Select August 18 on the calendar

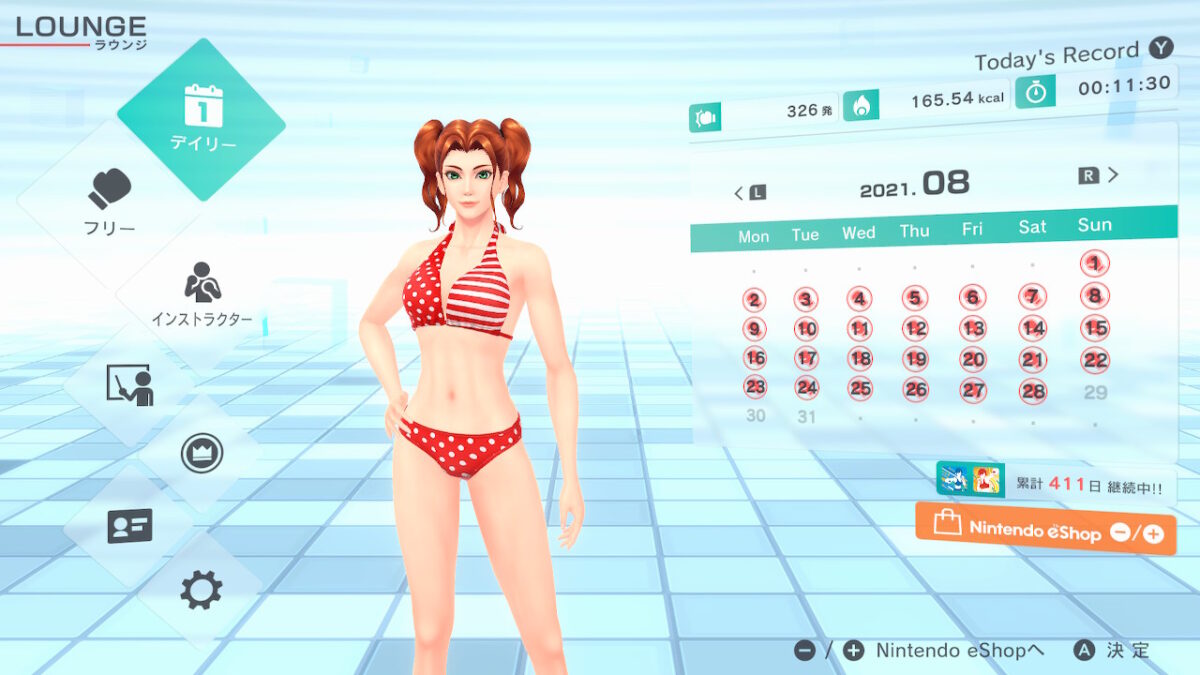tap(860, 359)
